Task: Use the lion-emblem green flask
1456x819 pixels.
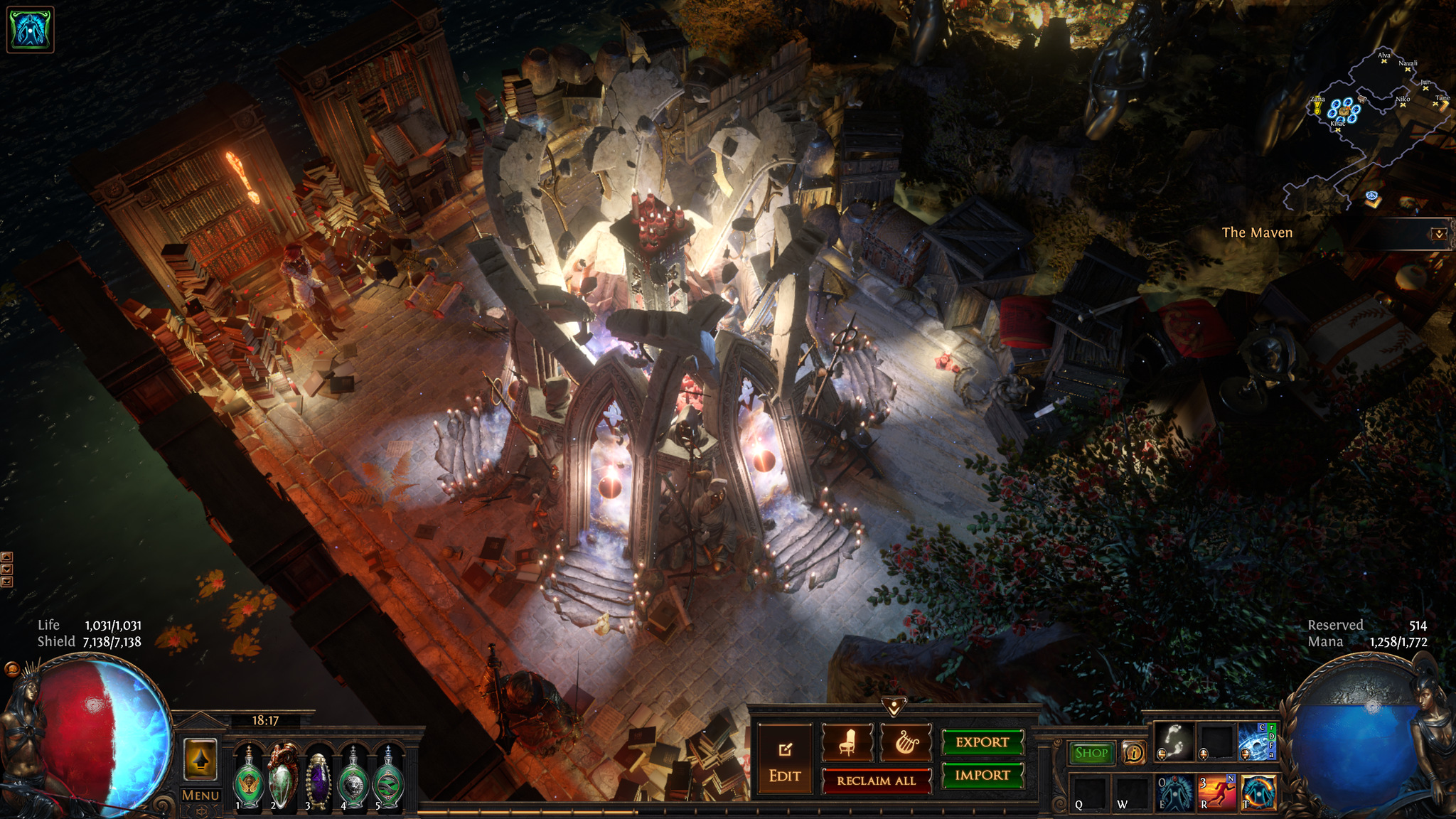Action: pyautogui.click(x=353, y=779)
